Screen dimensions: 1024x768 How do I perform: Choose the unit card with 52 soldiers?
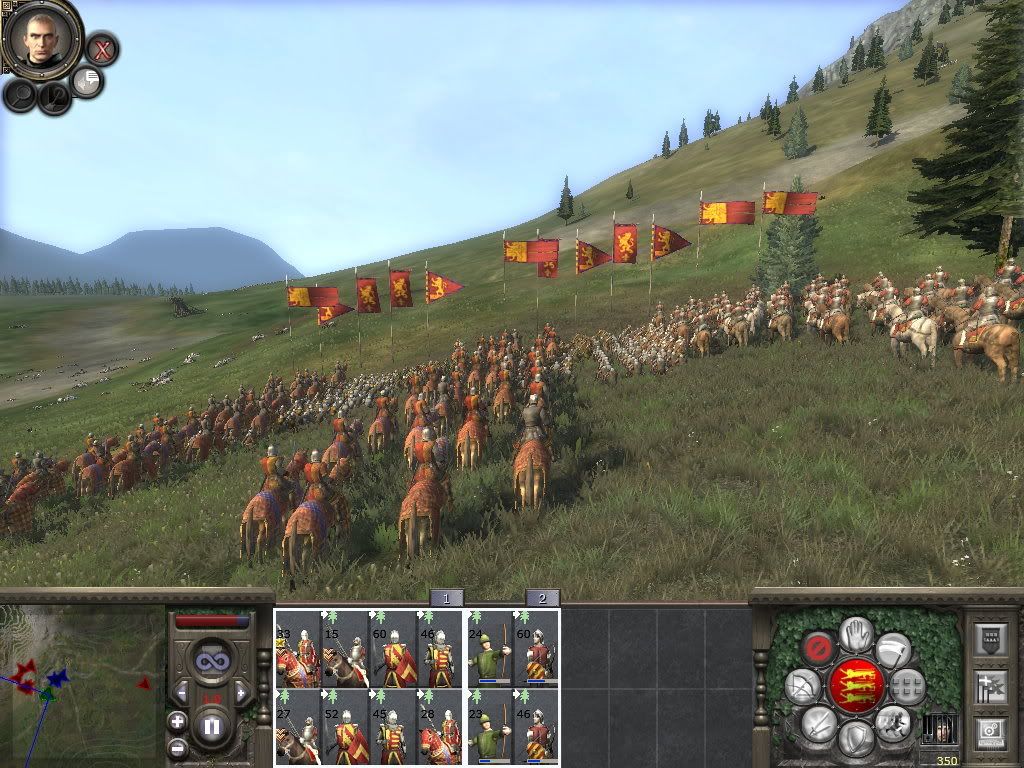click(345, 726)
